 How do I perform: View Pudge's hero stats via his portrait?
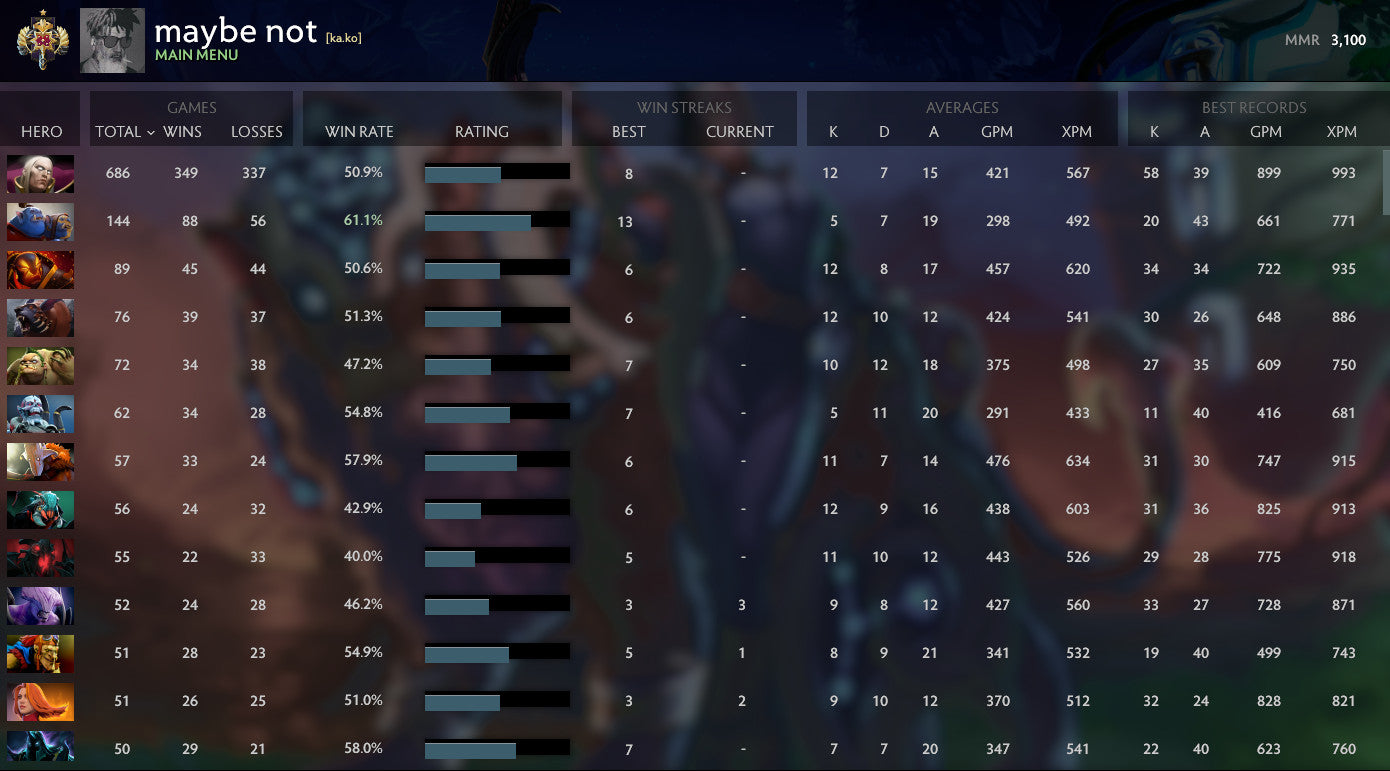pyautogui.click(x=40, y=365)
